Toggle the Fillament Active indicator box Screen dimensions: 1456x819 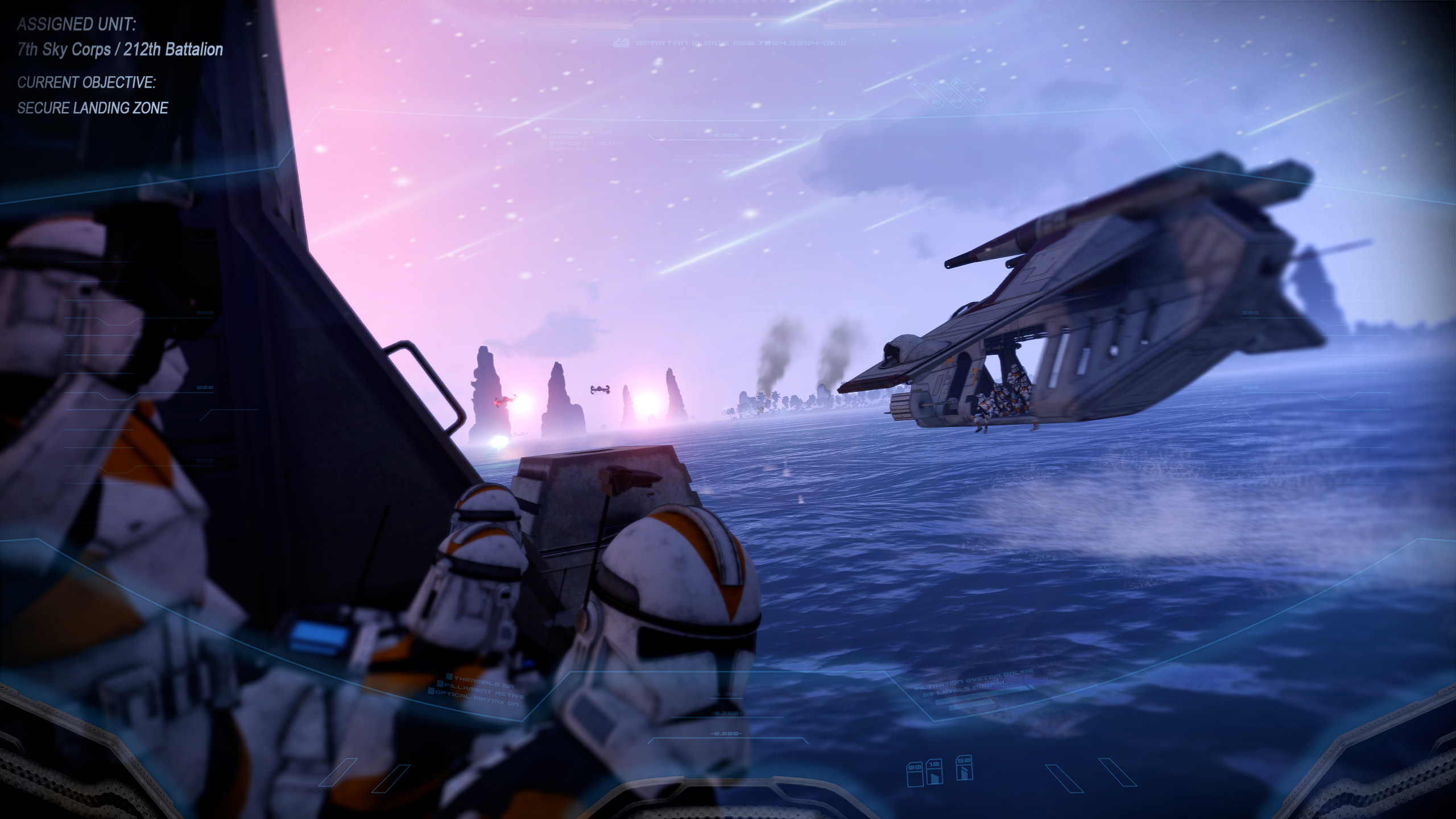440,685
